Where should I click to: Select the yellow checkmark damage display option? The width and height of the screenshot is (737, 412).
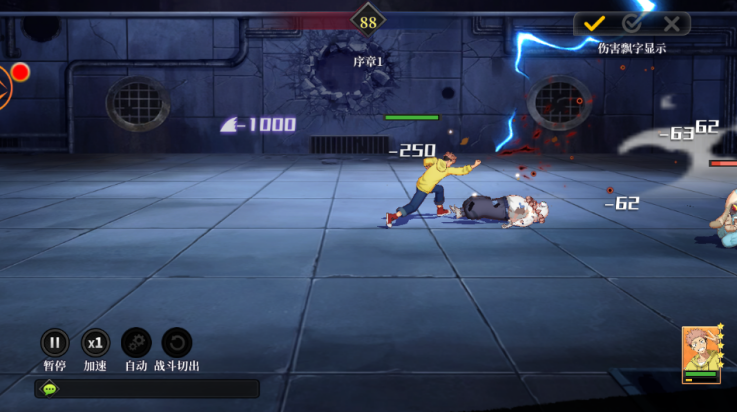pyautogui.click(x=594, y=23)
